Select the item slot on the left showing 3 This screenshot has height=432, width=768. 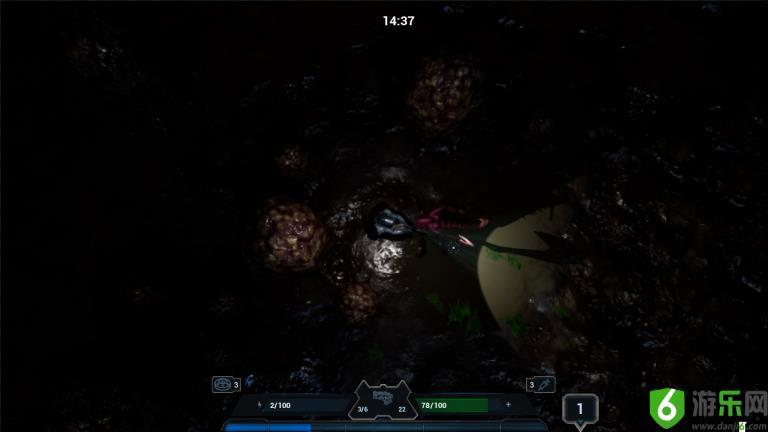tap(222, 384)
